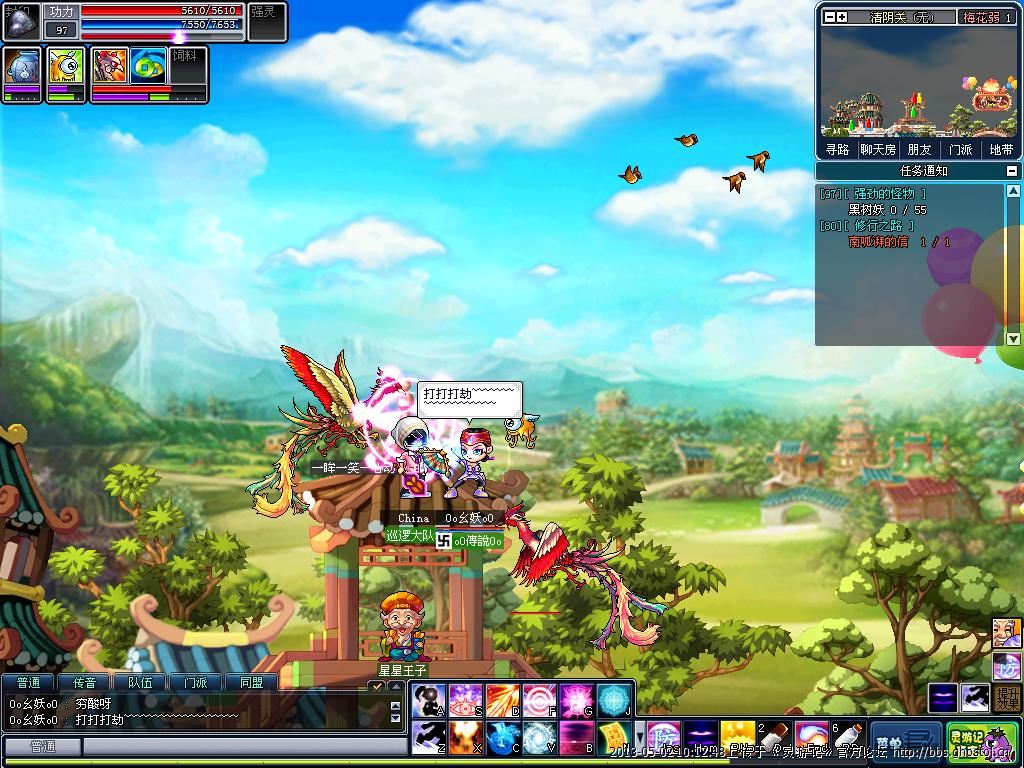Open the 朋友 friends list
The image size is (1024, 768).
click(x=919, y=150)
